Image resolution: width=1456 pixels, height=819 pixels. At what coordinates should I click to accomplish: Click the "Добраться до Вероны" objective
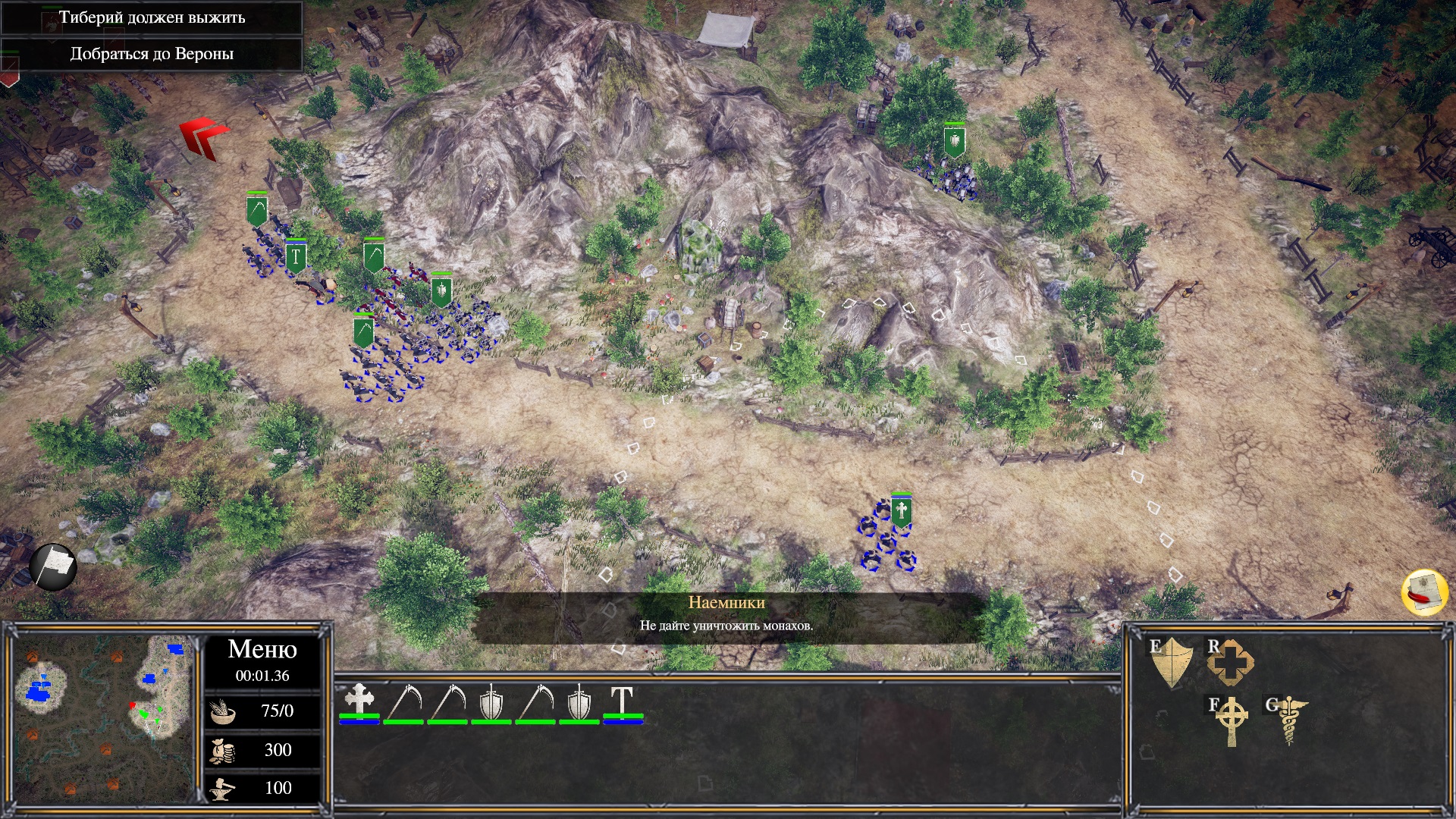coord(152,54)
